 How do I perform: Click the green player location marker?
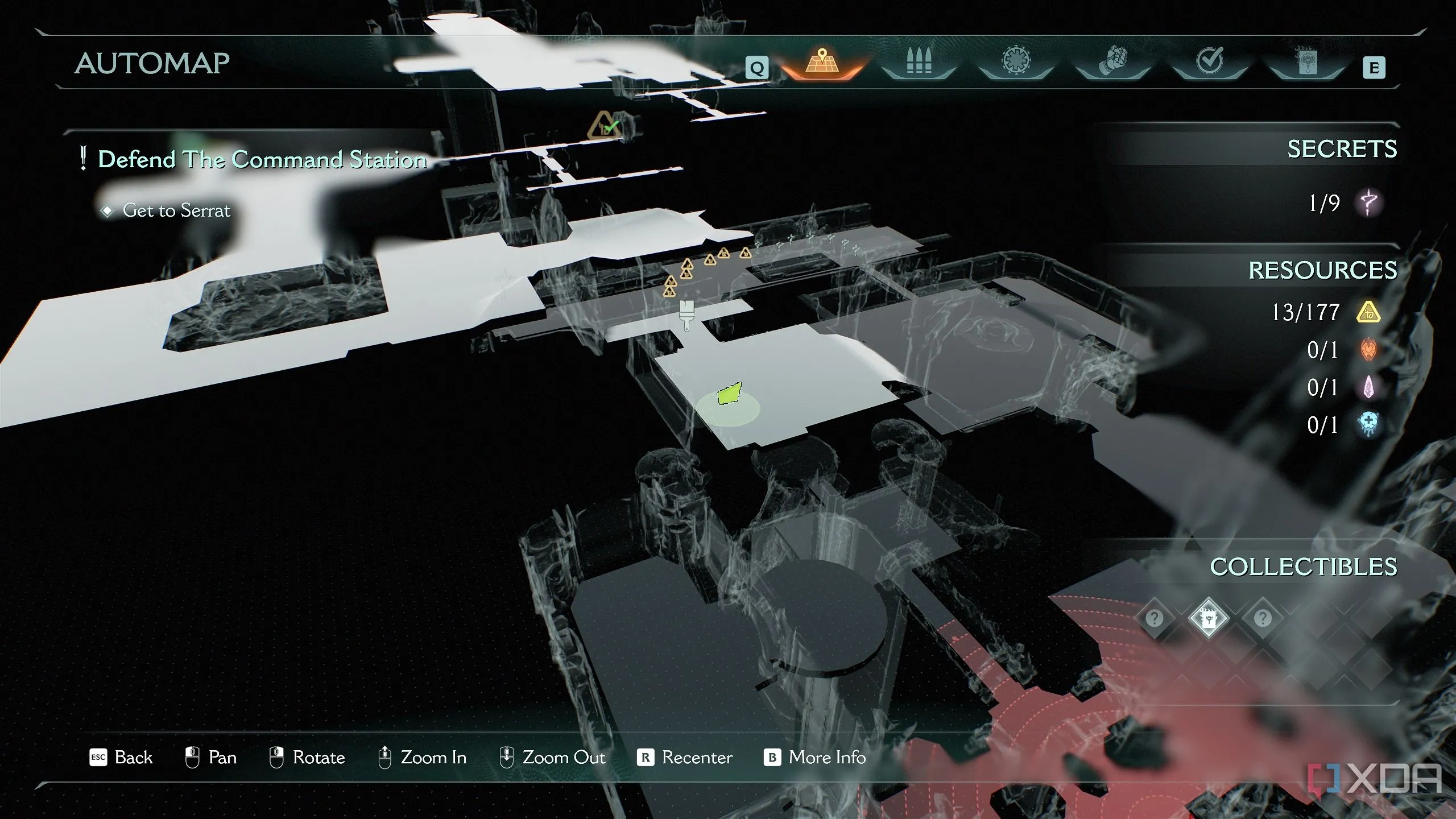(x=729, y=394)
